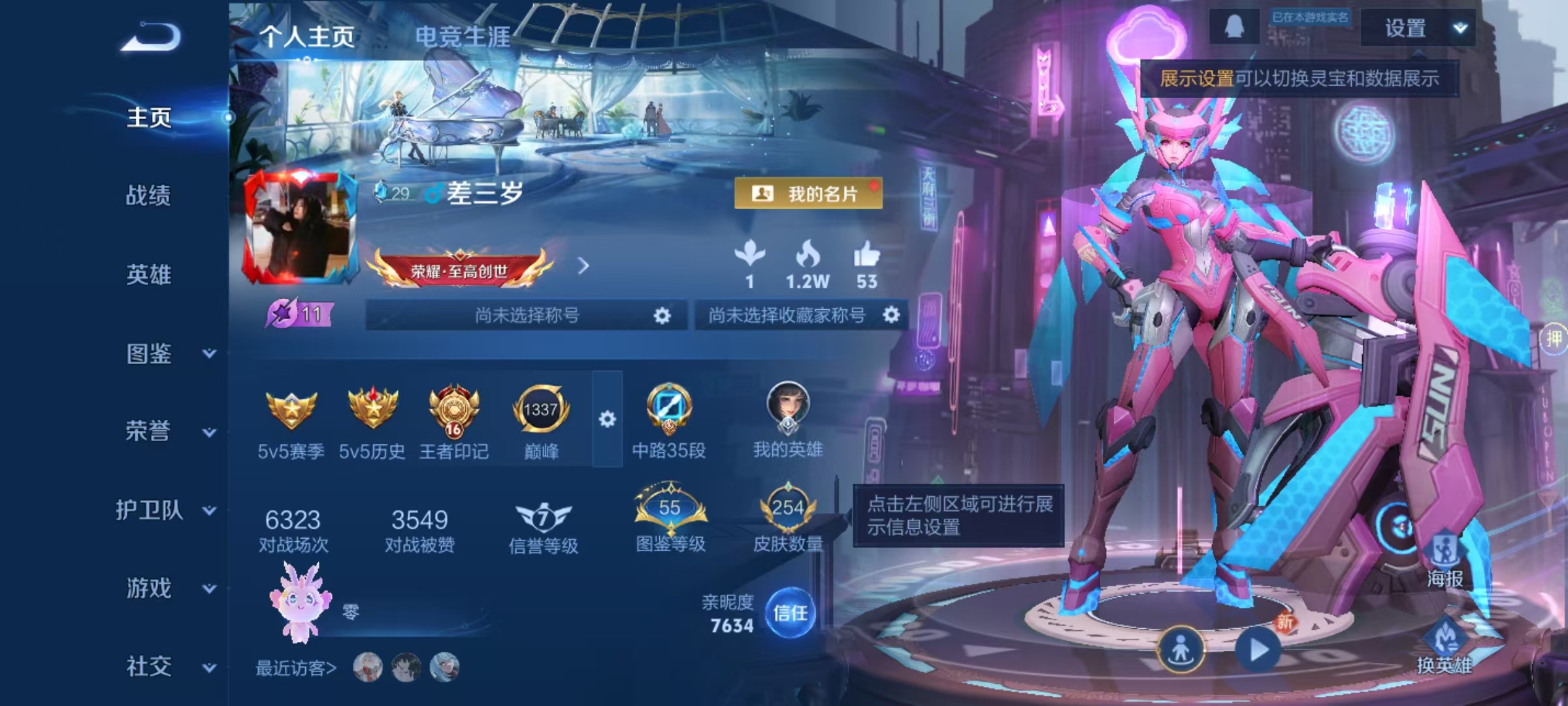Click the 信任 intimacy button
Screen dimensions: 1568x706
pyautogui.click(x=790, y=613)
